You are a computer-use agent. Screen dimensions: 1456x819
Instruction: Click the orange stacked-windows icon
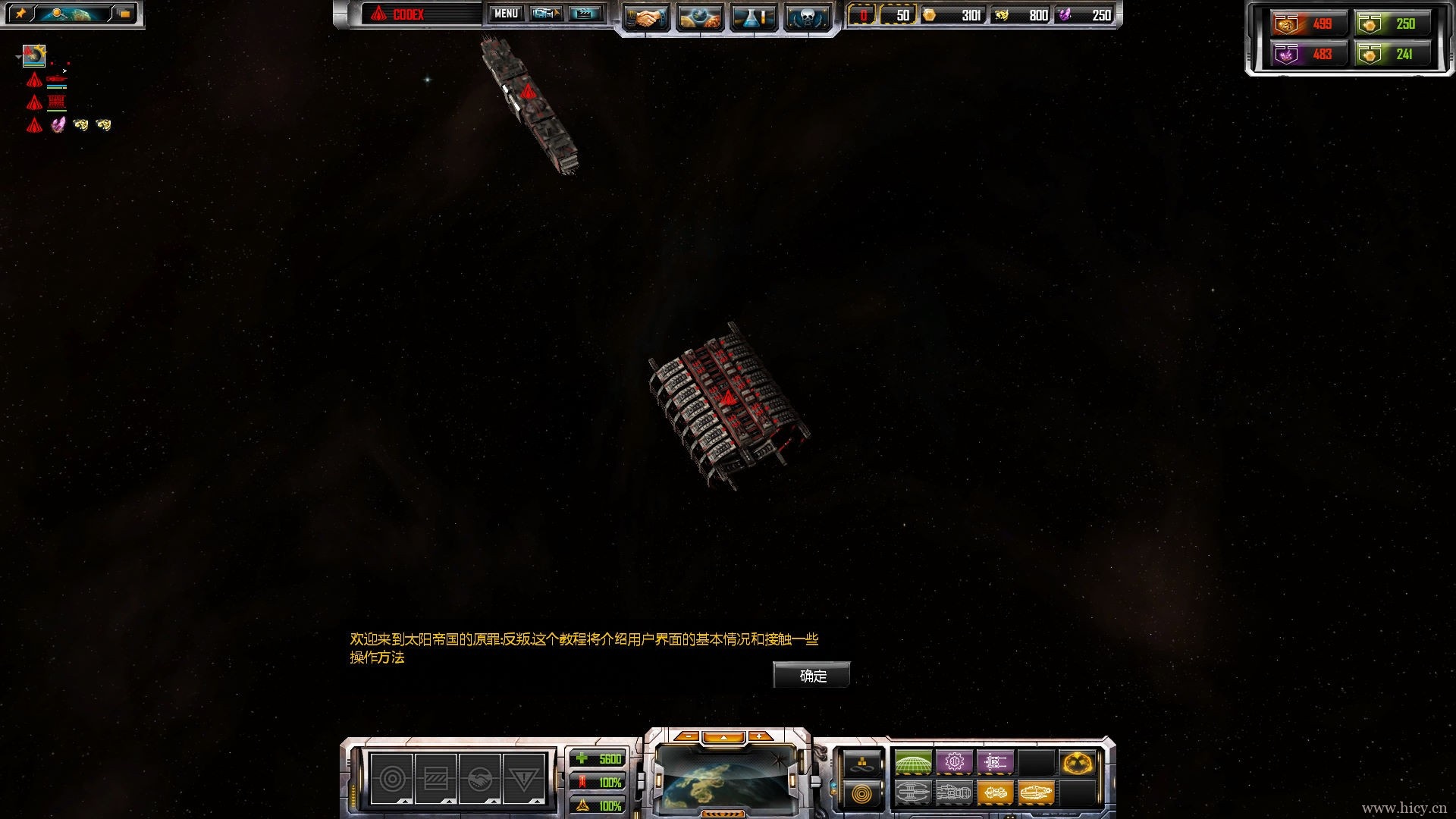coord(124,14)
